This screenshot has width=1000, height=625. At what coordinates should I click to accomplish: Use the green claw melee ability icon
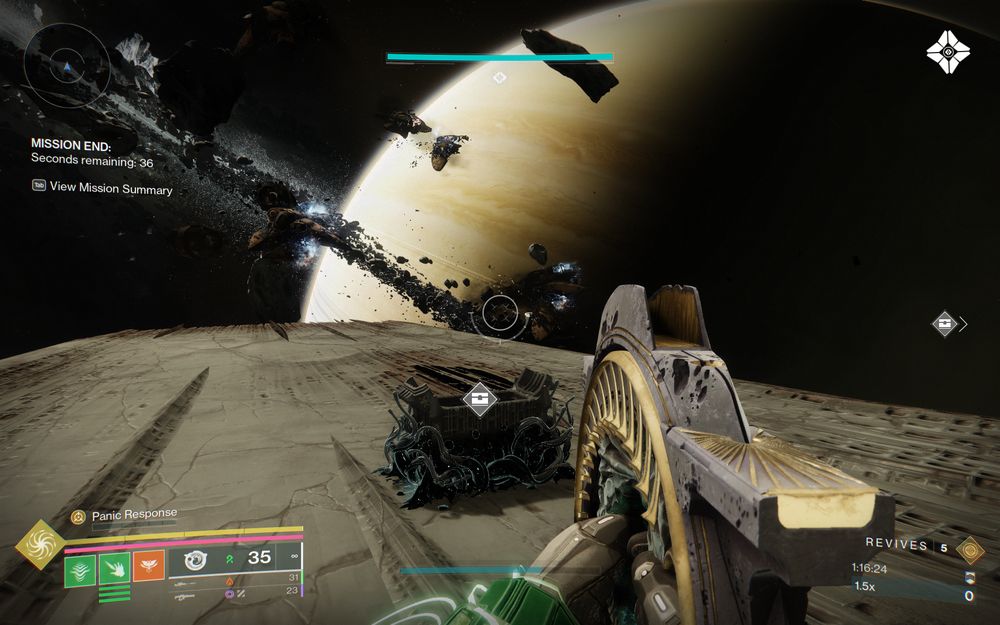coord(114,569)
